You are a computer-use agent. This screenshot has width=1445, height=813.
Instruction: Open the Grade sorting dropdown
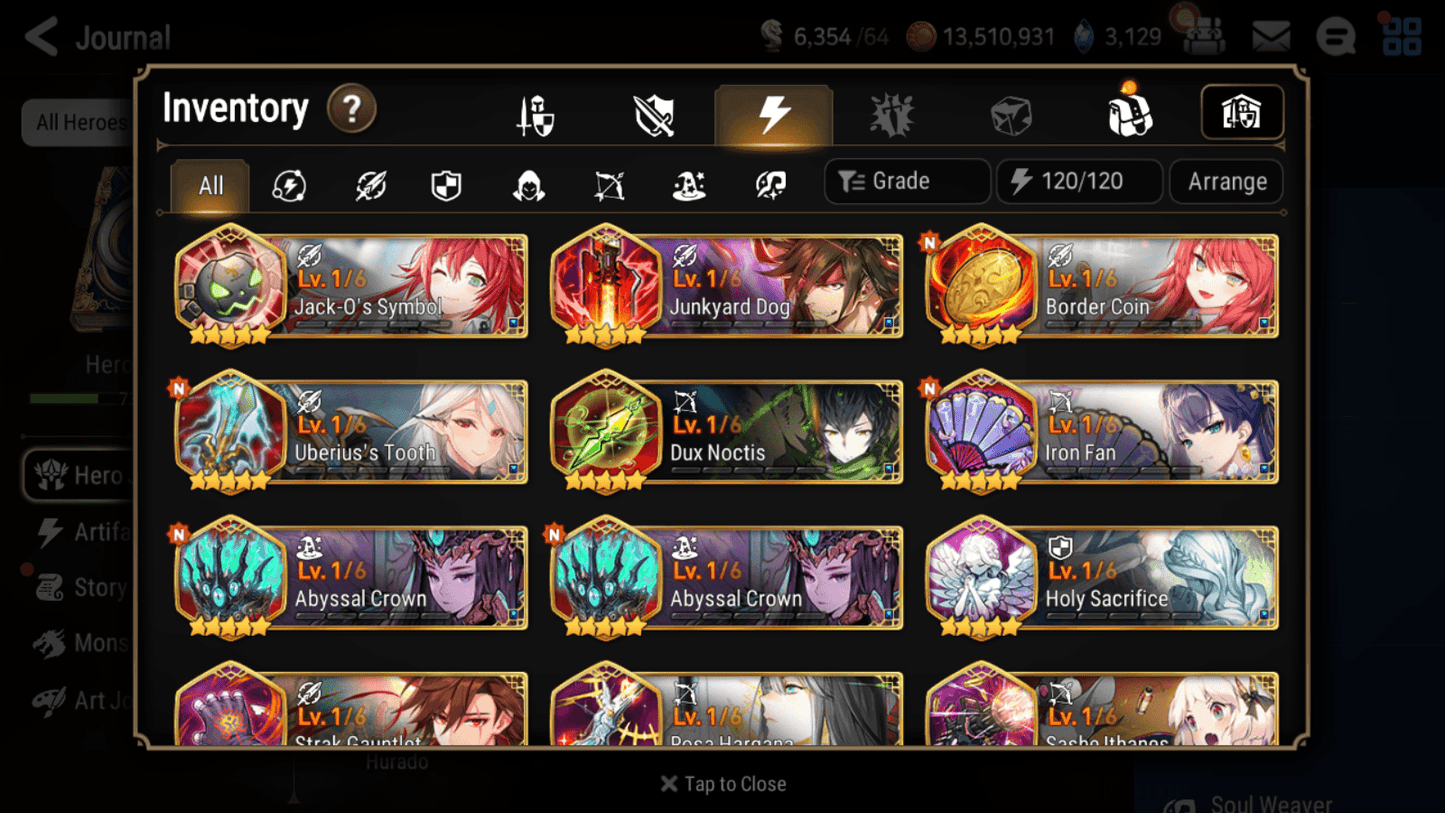pyautogui.click(x=906, y=181)
